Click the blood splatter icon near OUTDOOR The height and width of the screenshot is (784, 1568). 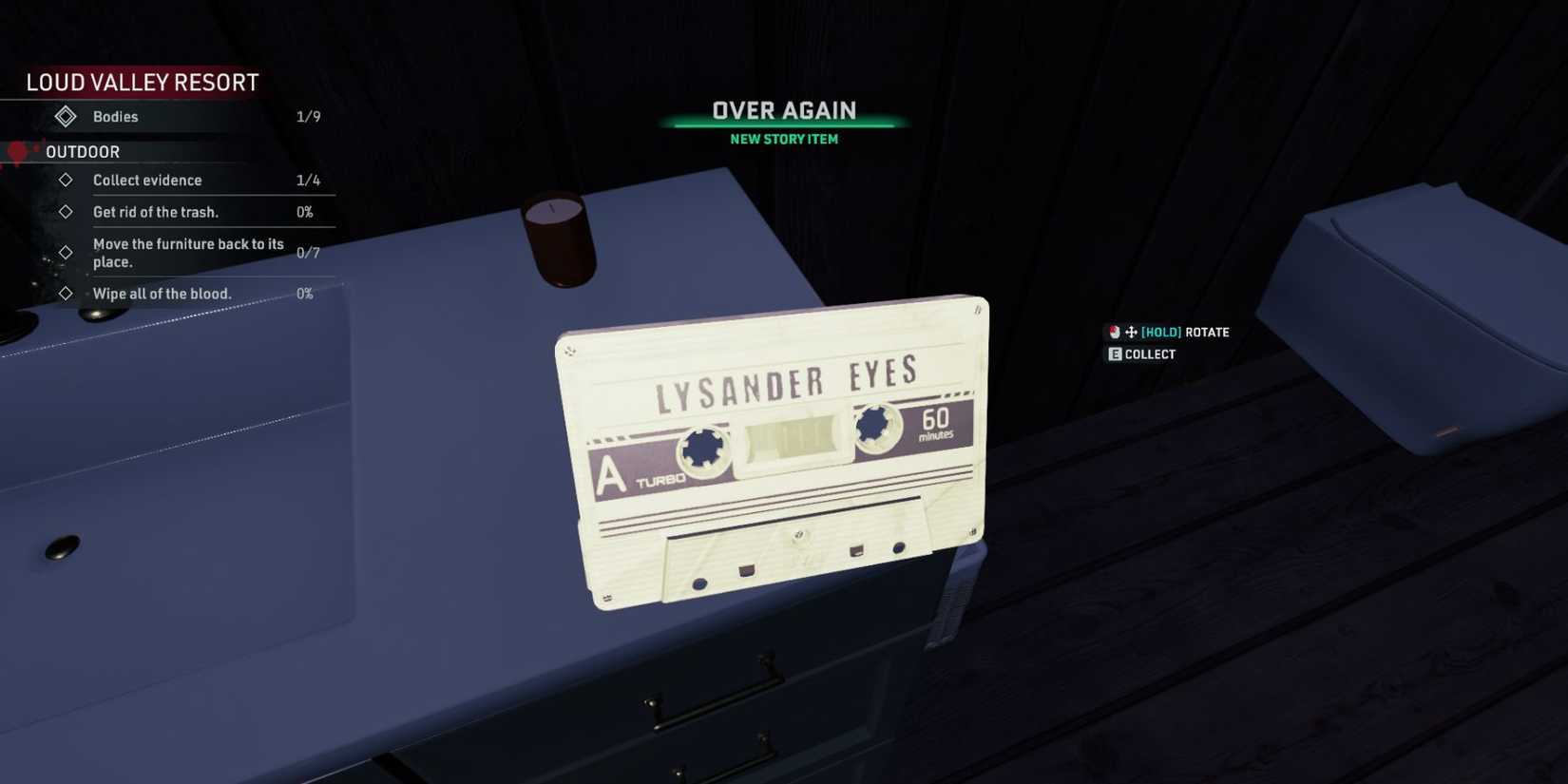coord(17,152)
